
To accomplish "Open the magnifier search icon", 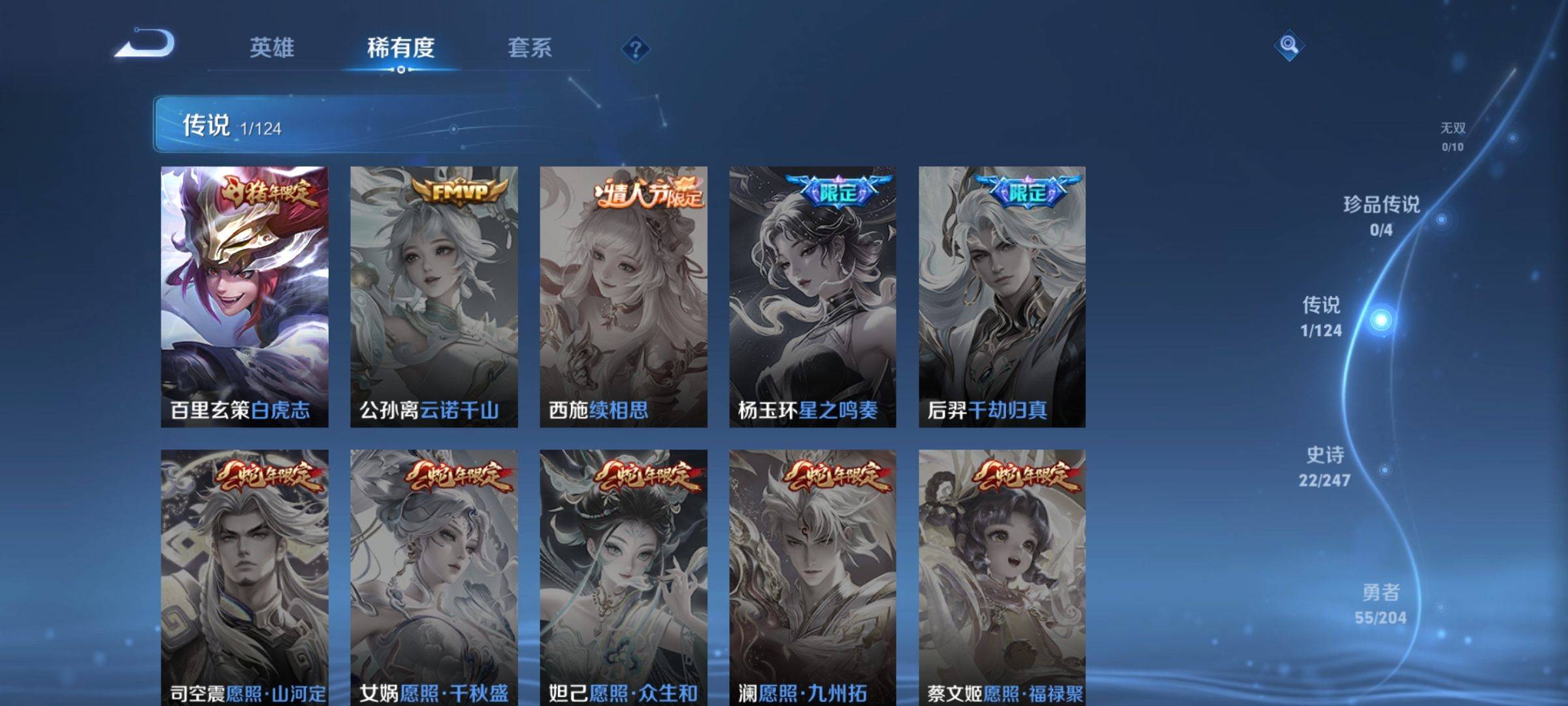I will [x=1288, y=45].
